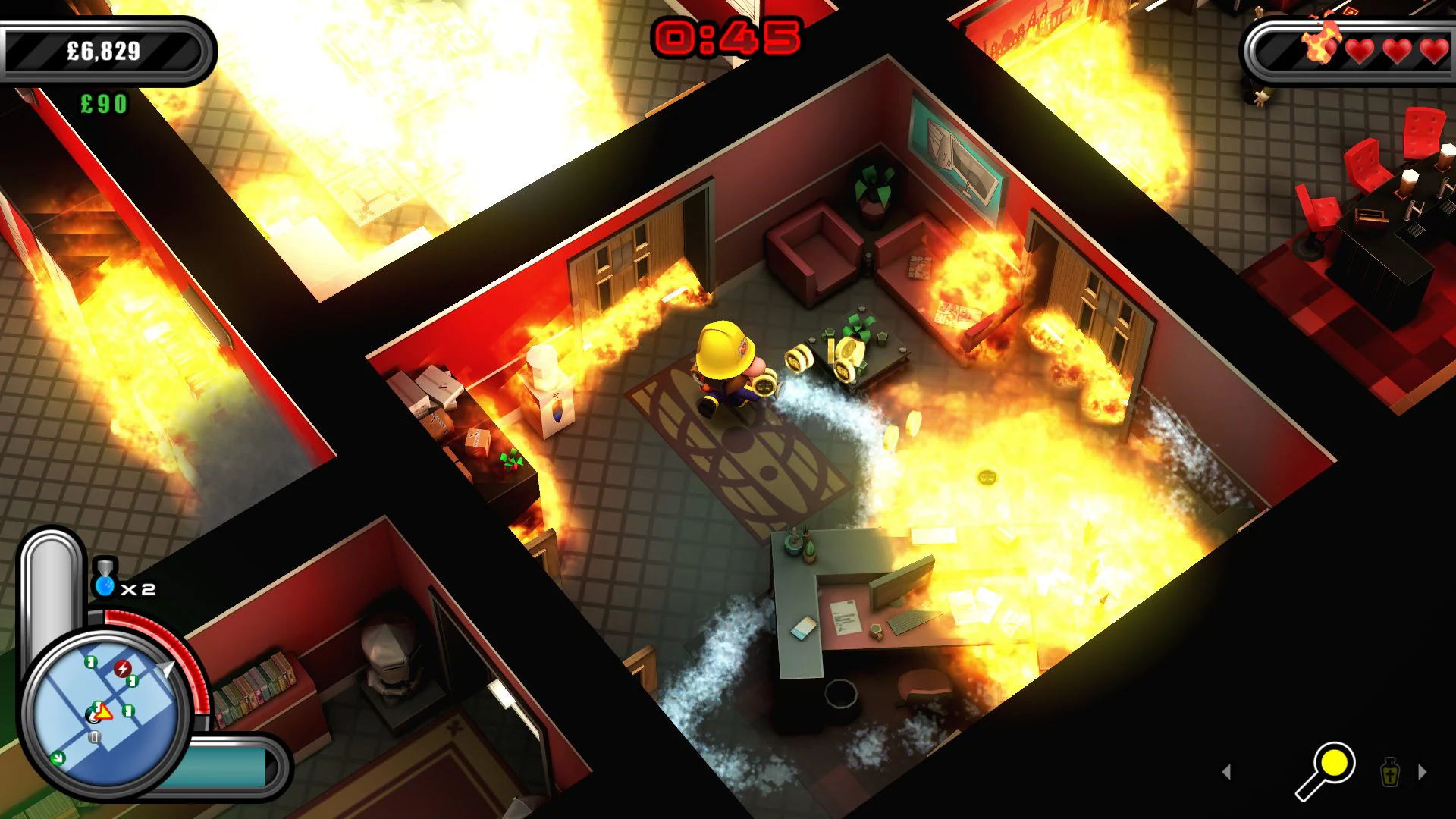Click the holy water bottle item icon
The image size is (1456, 819).
click(x=1390, y=773)
